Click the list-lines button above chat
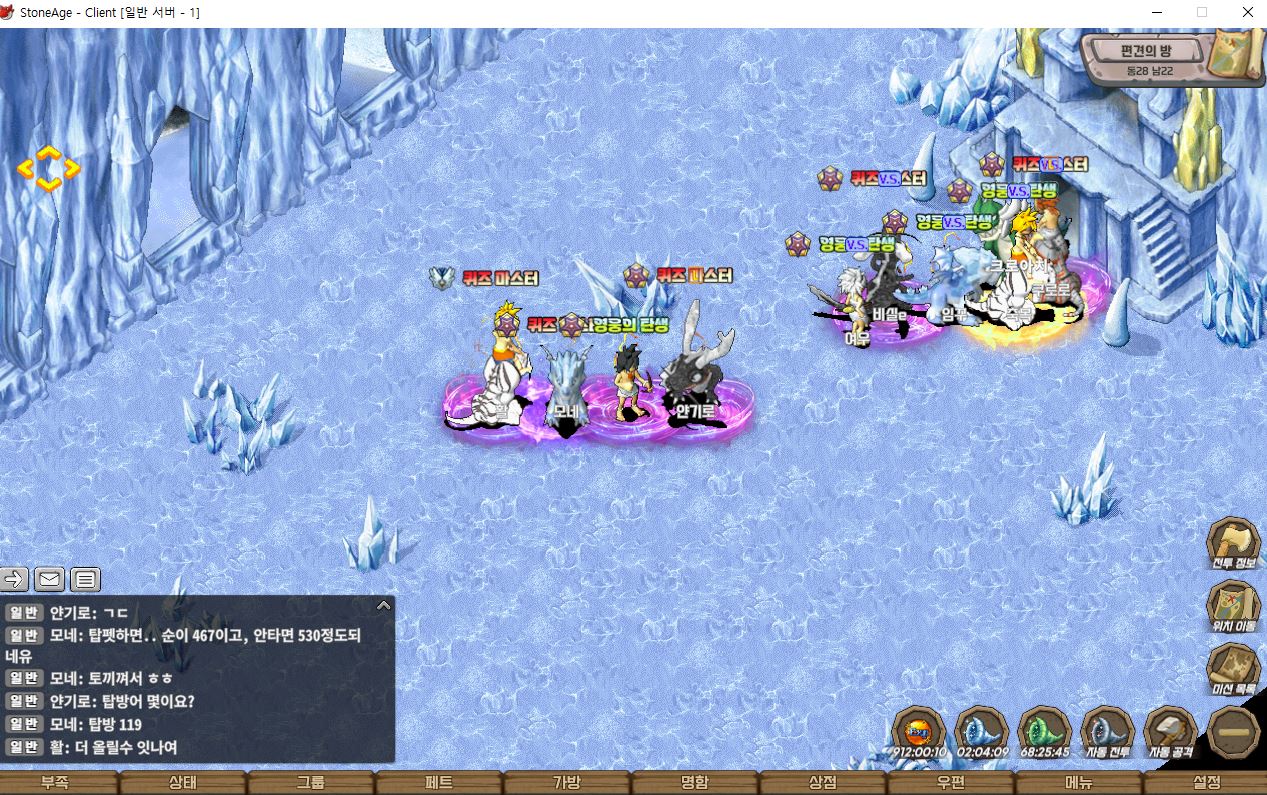 click(85, 579)
